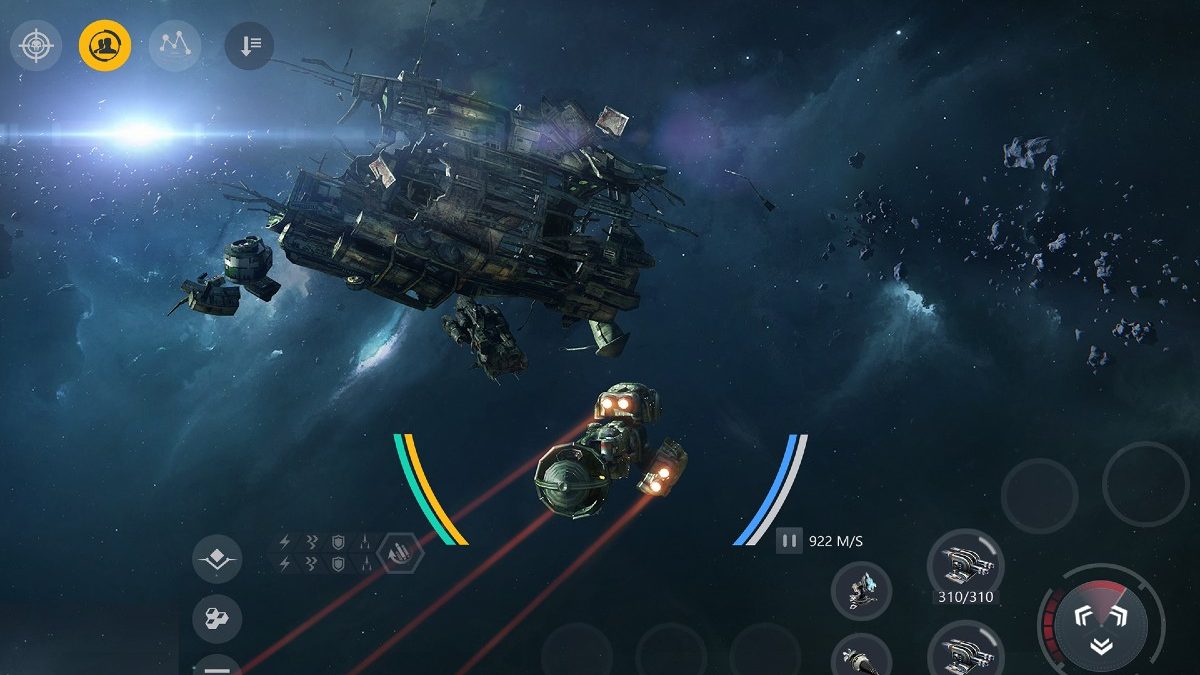1200x675 pixels.
Task: Stop the ship with the pause button
Action: 790,541
